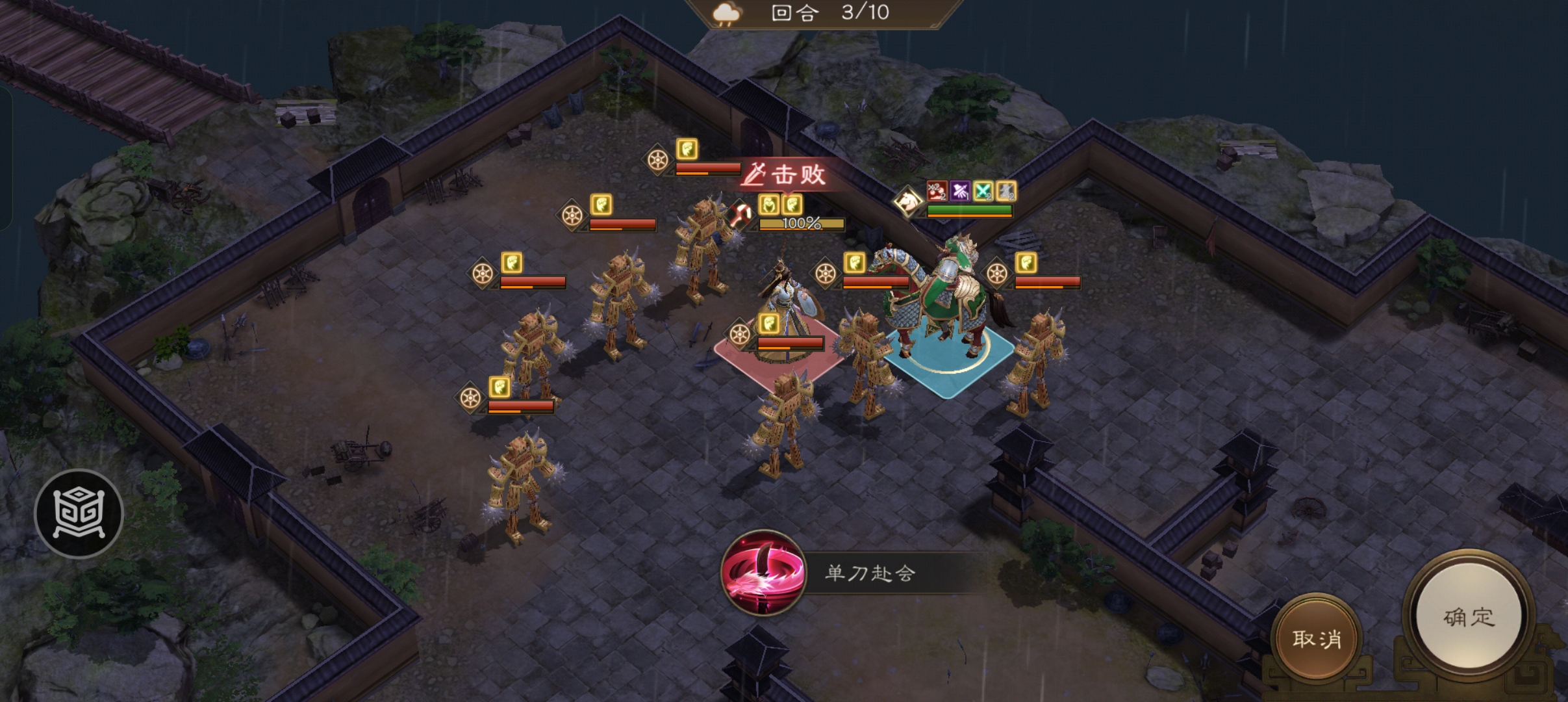View the green crossed-swords buff icon
The width and height of the screenshot is (1568, 702).
[x=982, y=191]
